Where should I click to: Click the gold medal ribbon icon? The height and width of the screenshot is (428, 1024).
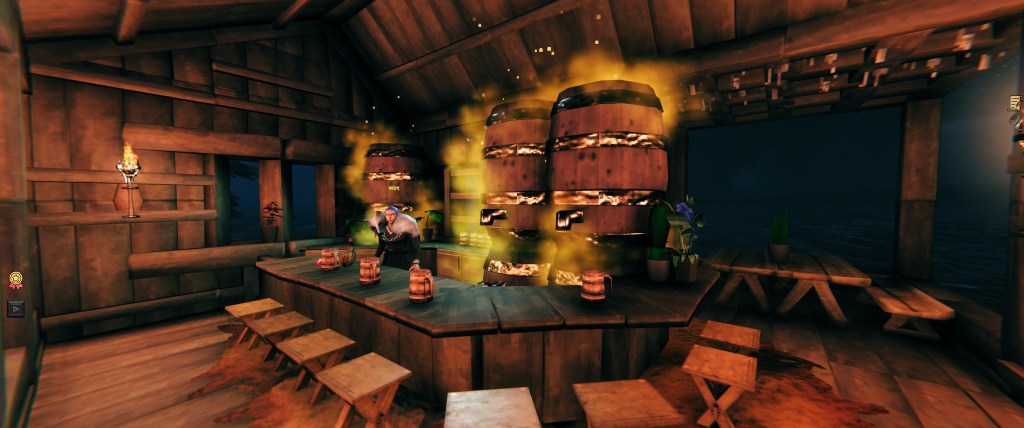tap(15, 281)
